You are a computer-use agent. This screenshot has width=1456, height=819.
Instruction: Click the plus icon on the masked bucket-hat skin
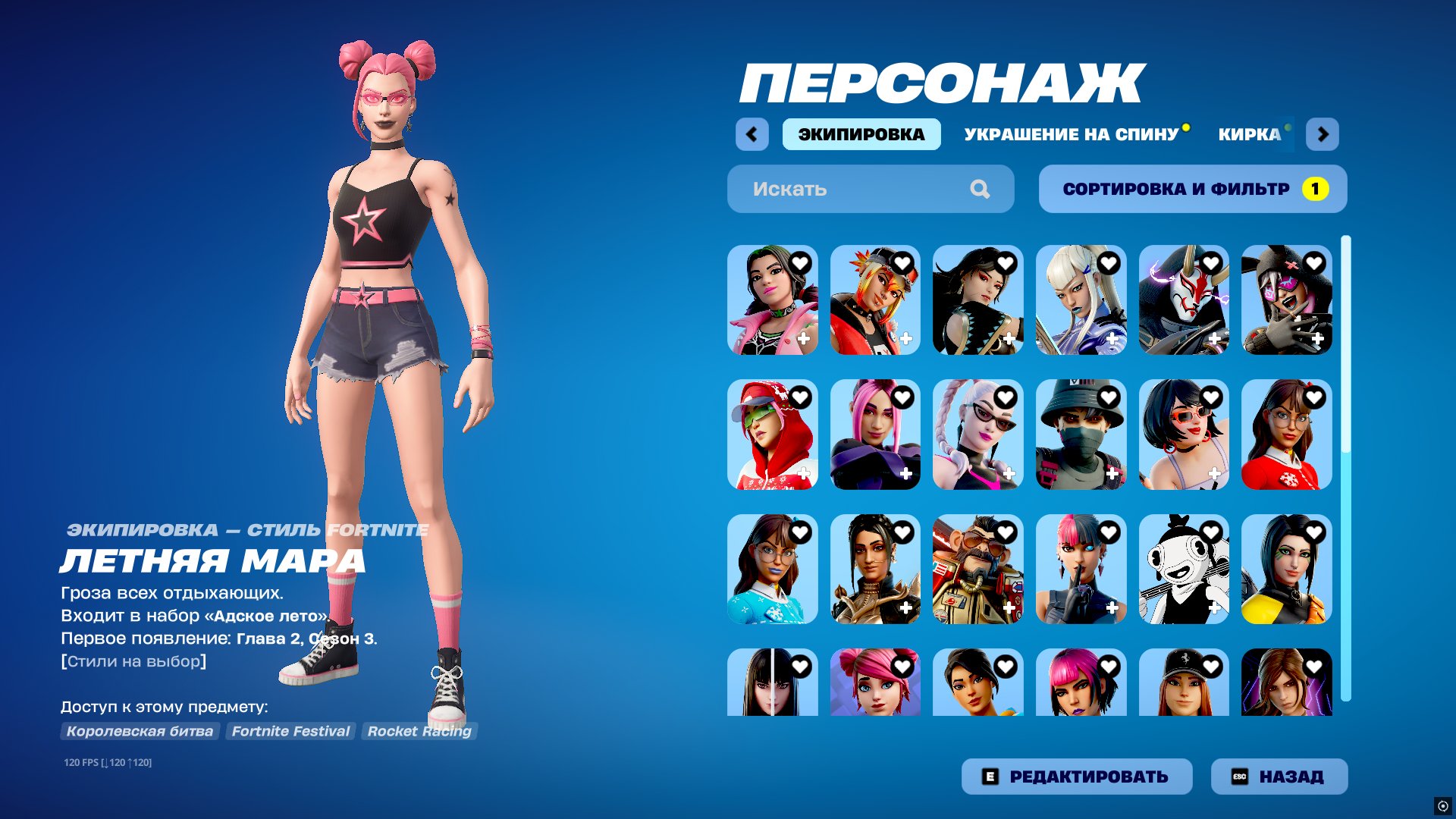(x=1112, y=474)
